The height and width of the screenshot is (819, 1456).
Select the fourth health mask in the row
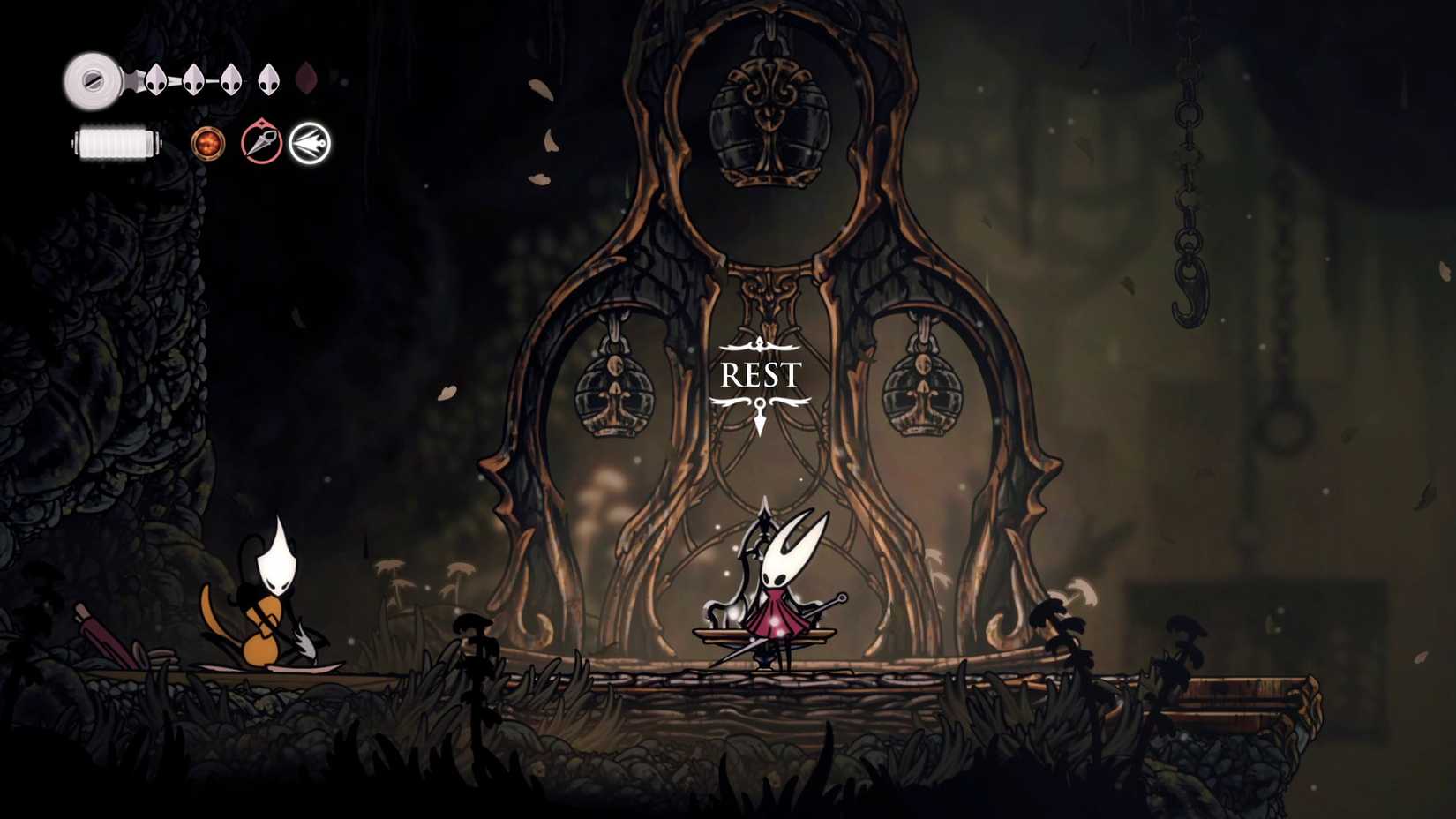coord(267,79)
